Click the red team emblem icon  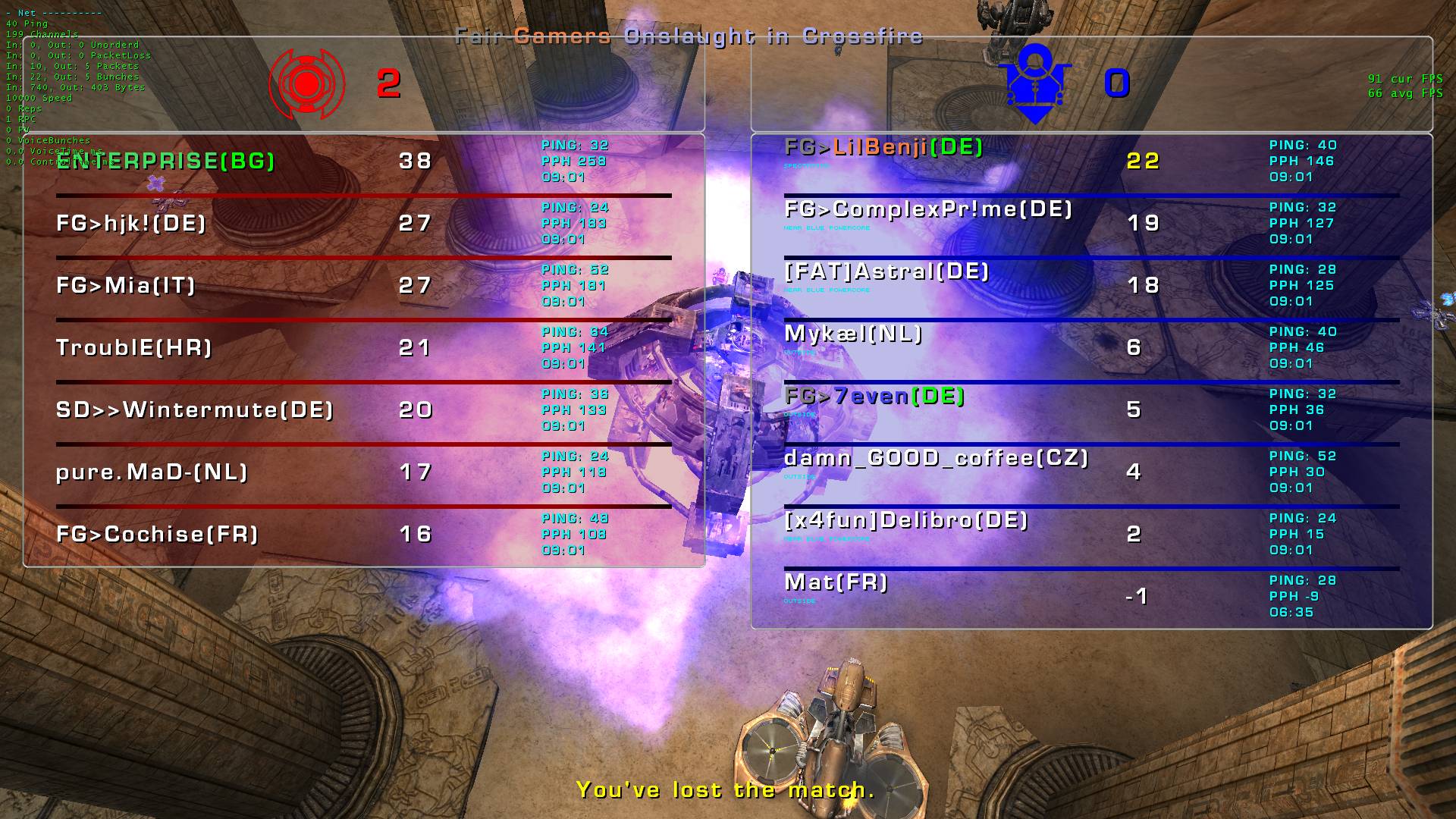307,84
